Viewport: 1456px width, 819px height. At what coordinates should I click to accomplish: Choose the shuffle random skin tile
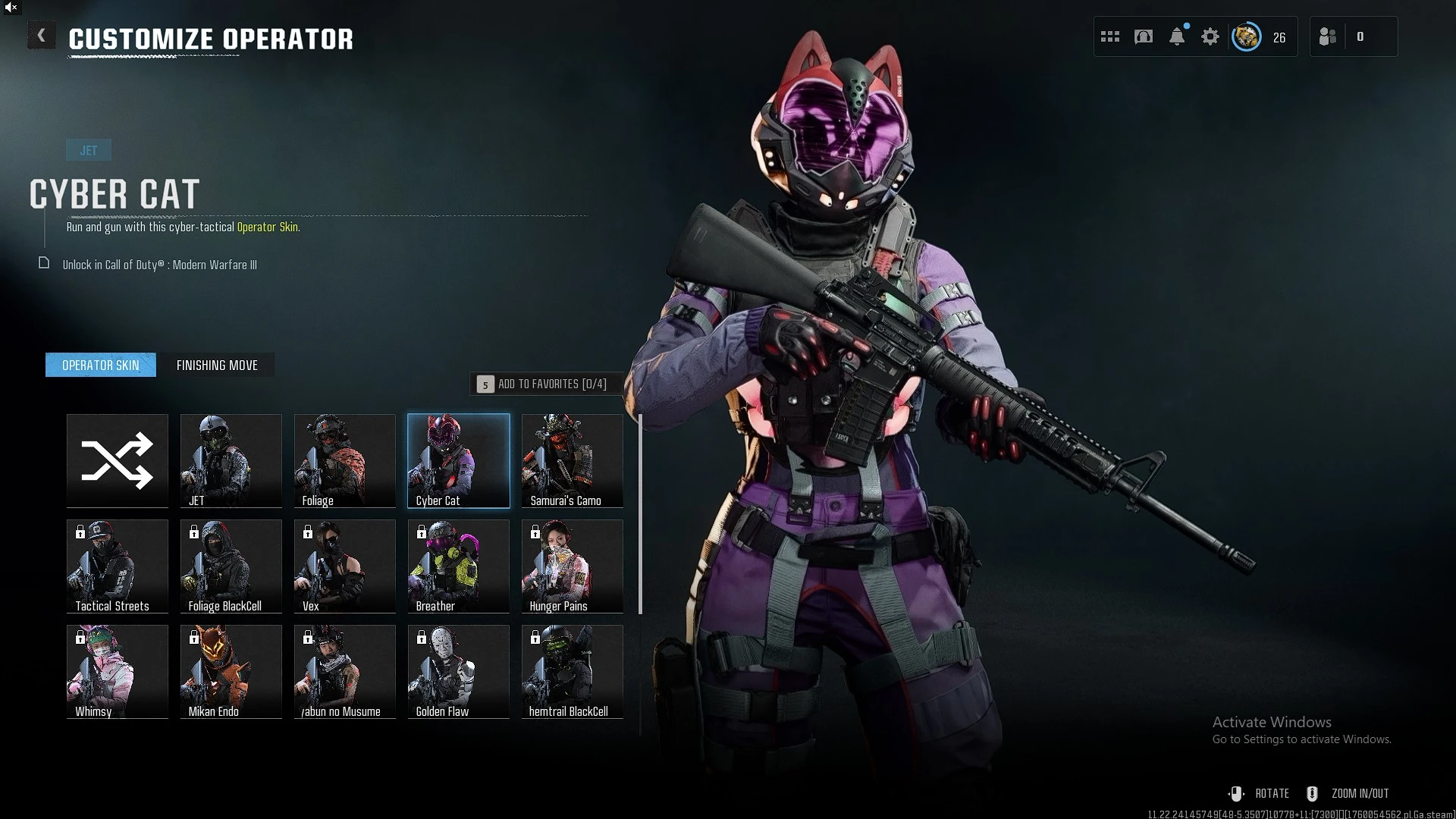click(118, 460)
